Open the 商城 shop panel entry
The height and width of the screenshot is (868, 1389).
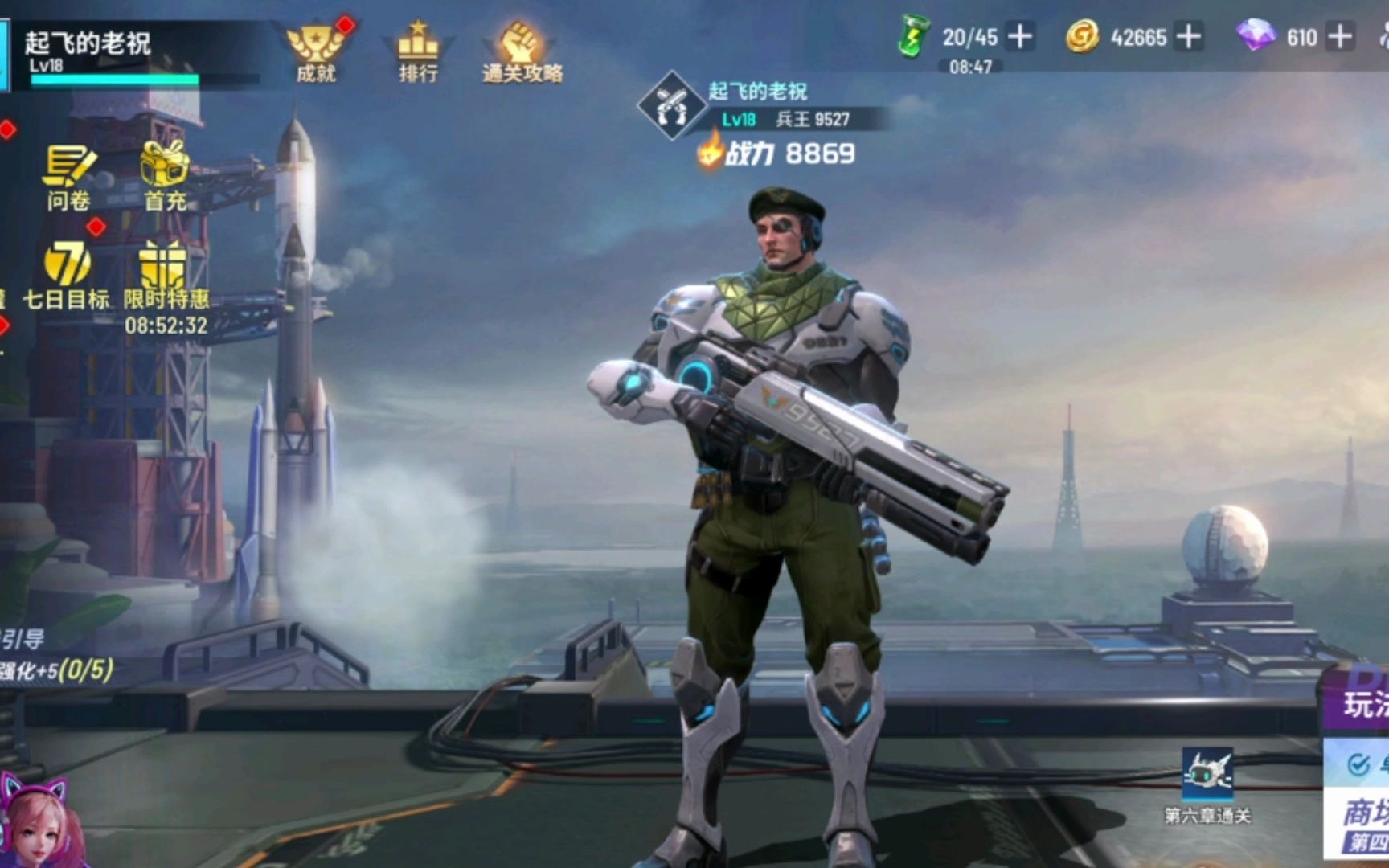click(x=1365, y=813)
